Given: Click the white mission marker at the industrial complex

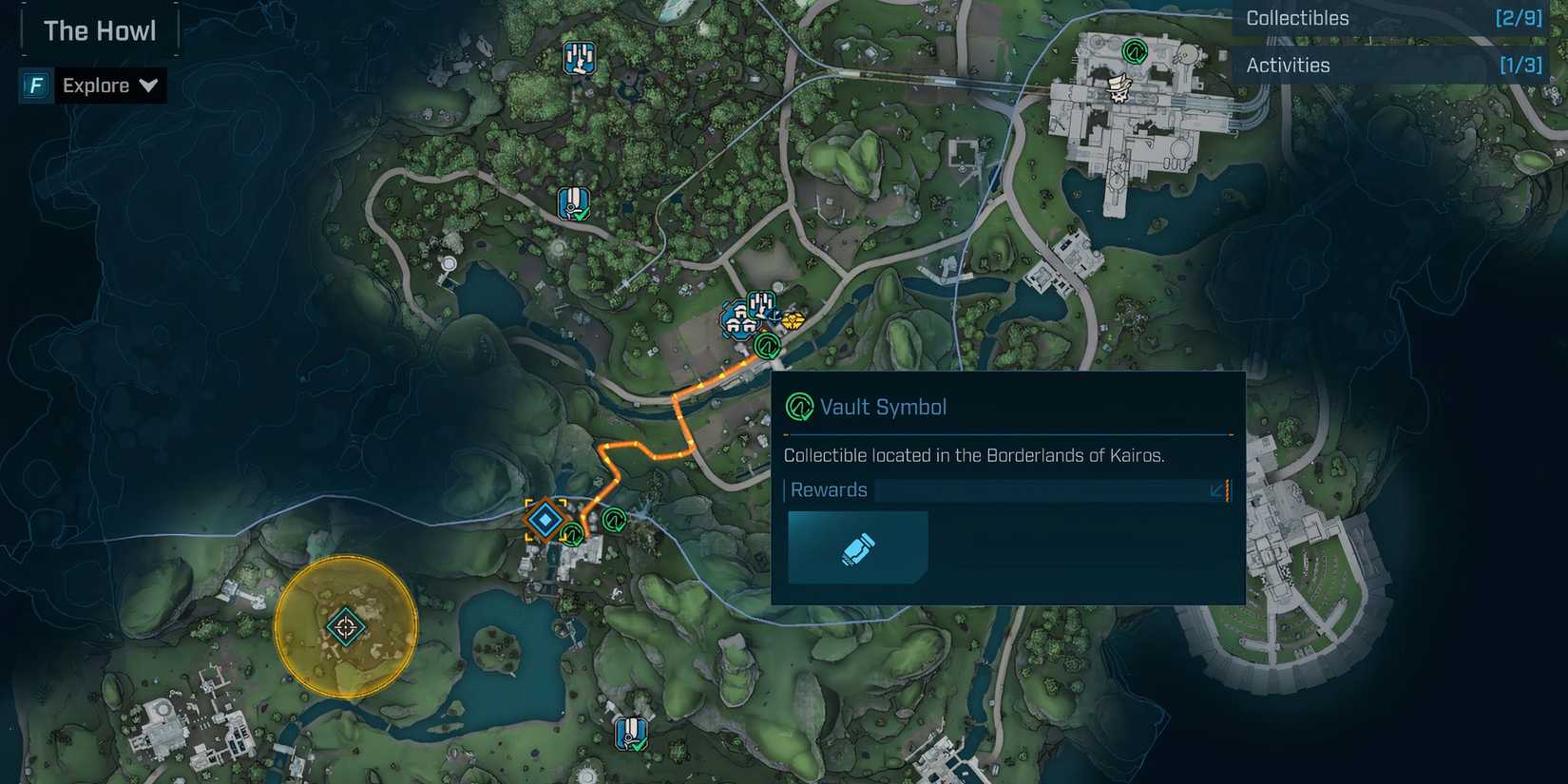Looking at the screenshot, I should 1119,88.
